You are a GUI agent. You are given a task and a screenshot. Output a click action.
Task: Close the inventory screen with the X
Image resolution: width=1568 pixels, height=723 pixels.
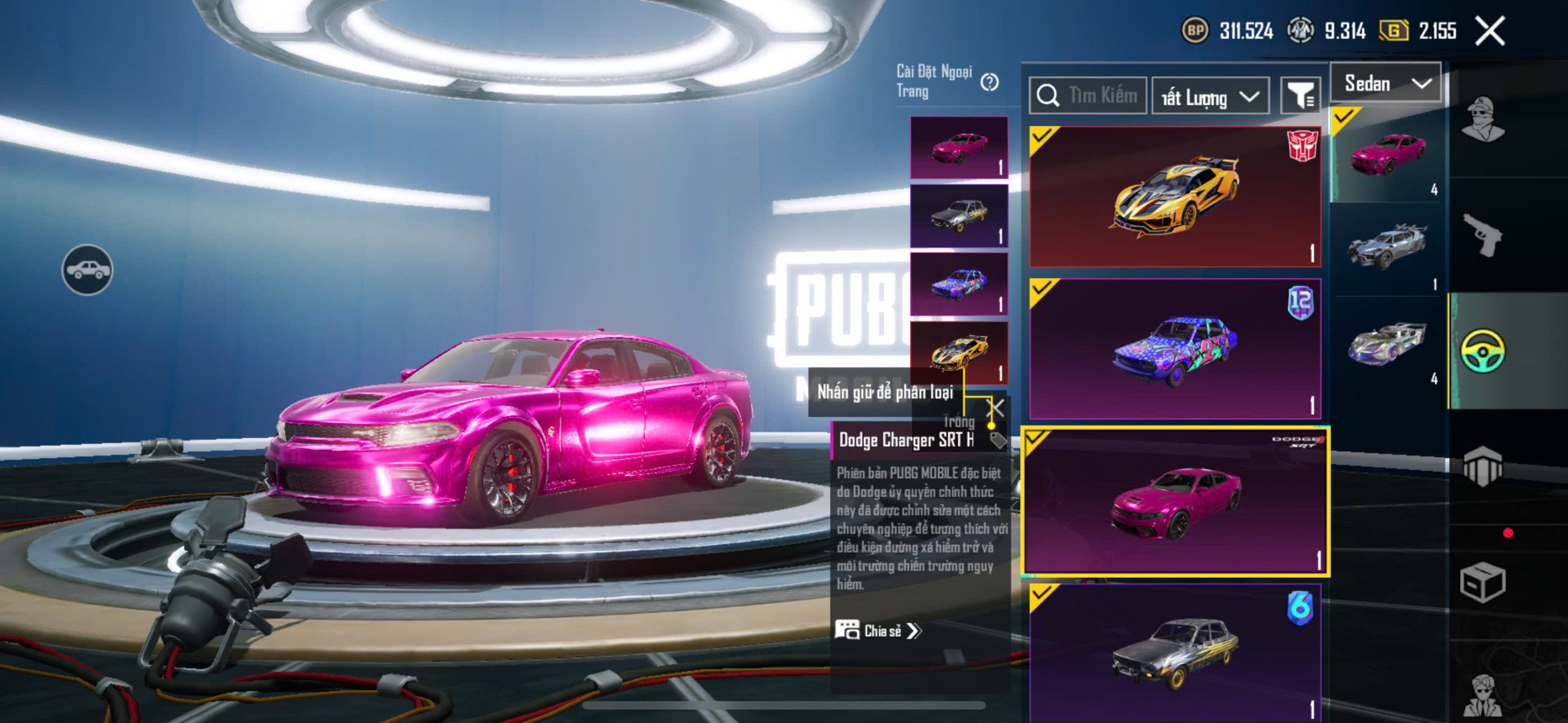1490,31
